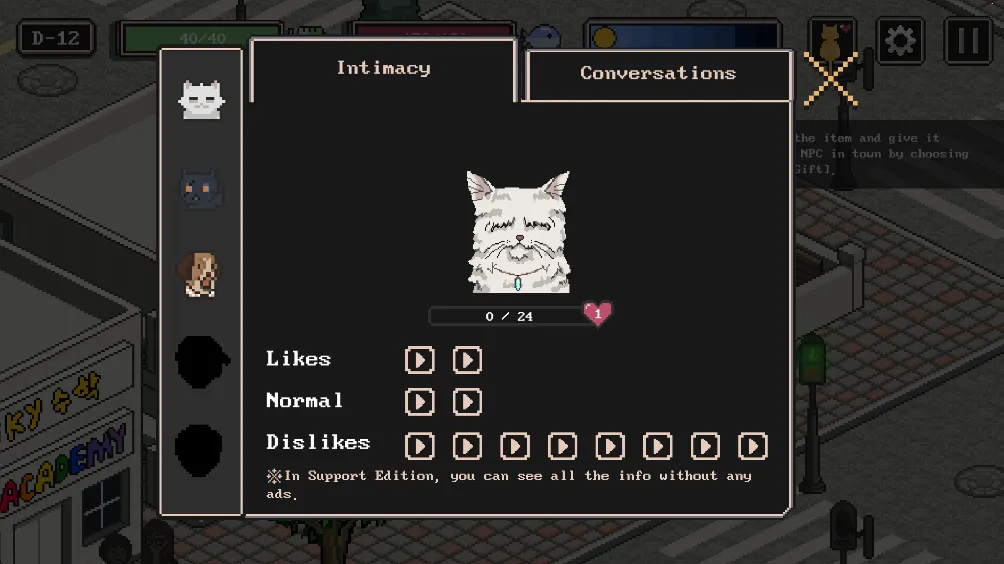The image size is (1004, 564).
Task: Select the Intimacy tab
Action: coord(383,69)
